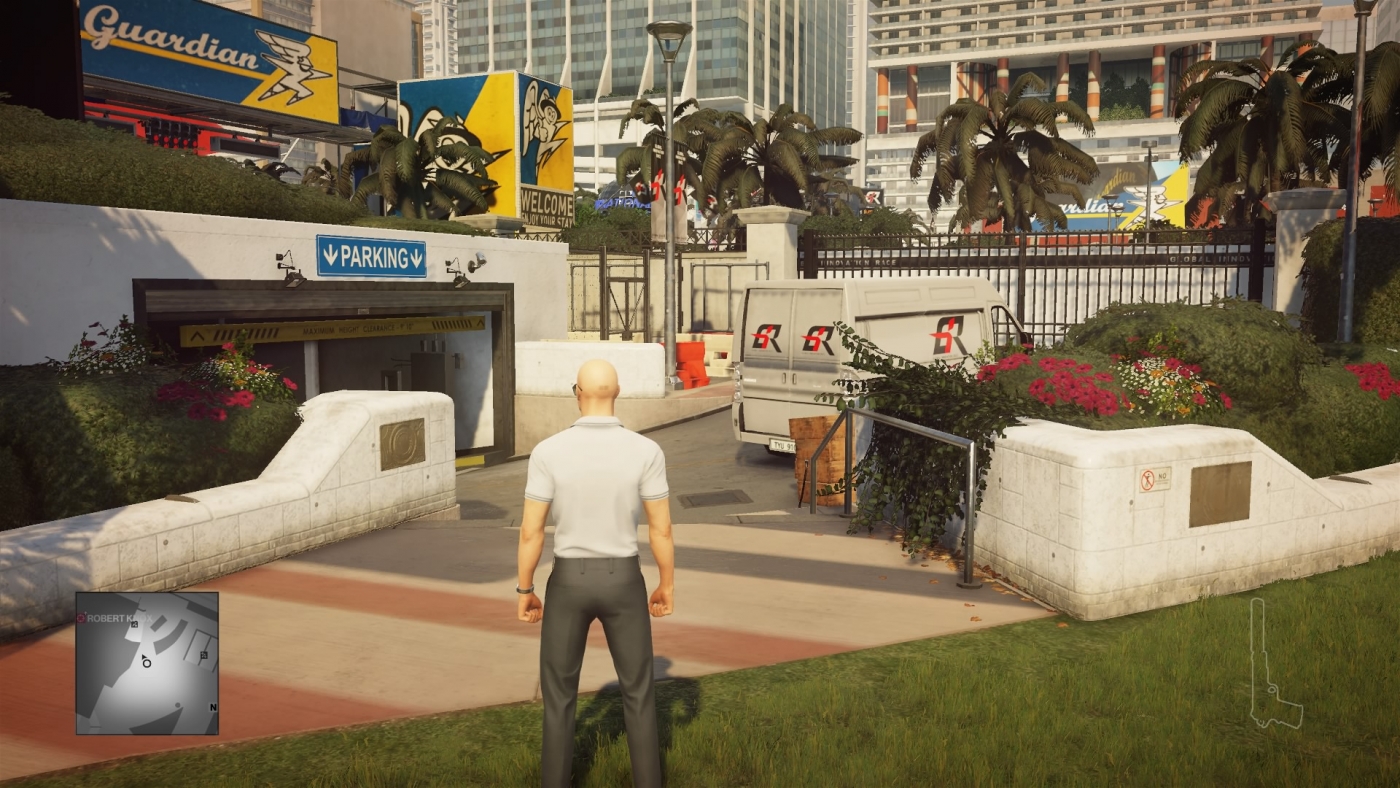Click the upper security camera icon on minimap
The height and width of the screenshot is (788, 1400).
tap(135, 625)
